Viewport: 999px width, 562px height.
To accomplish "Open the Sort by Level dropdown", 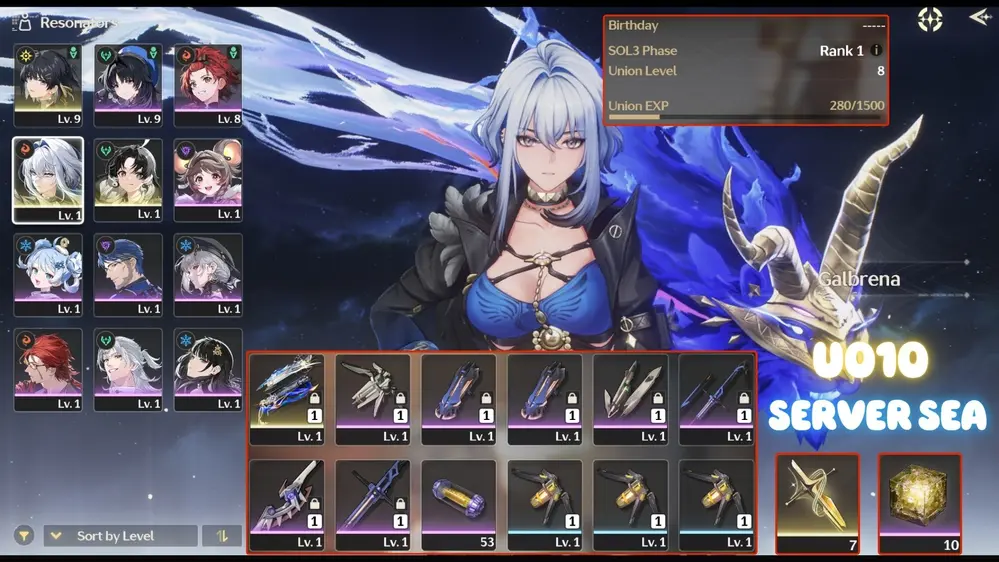I will pos(120,536).
